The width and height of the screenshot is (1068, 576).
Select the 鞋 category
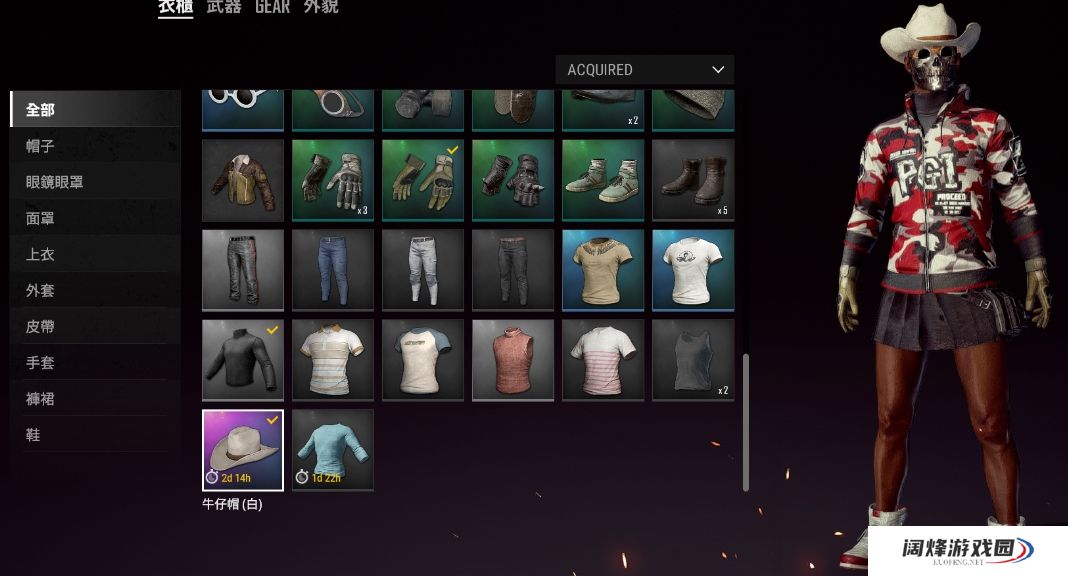click(x=33, y=435)
